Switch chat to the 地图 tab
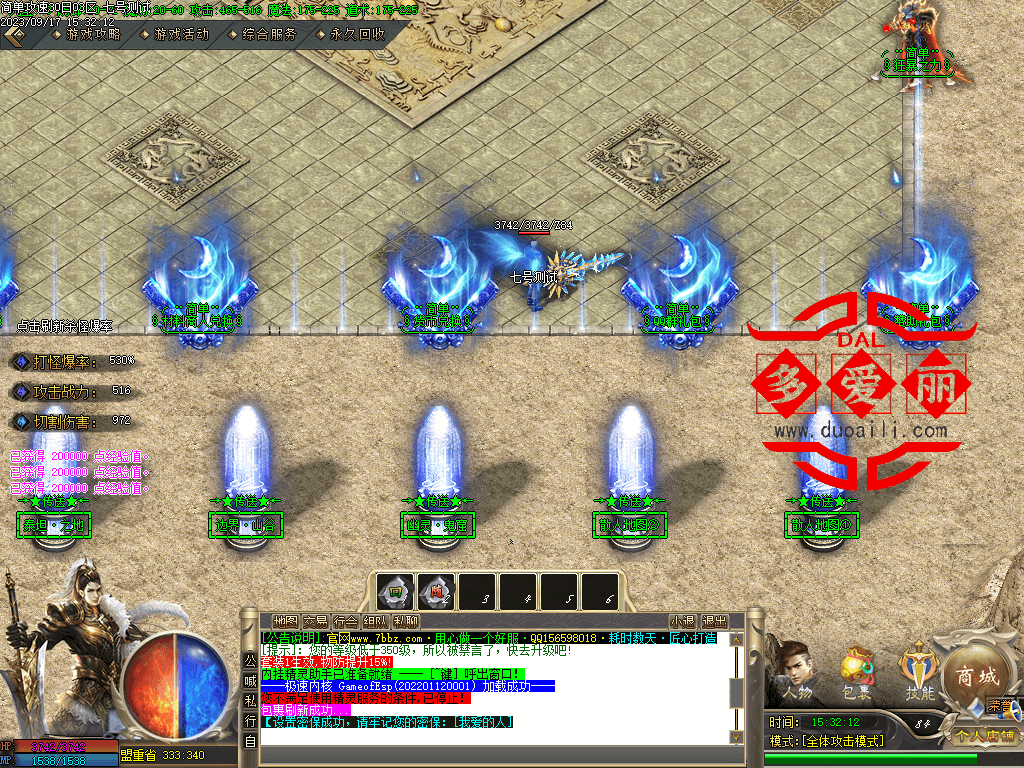 tap(285, 621)
